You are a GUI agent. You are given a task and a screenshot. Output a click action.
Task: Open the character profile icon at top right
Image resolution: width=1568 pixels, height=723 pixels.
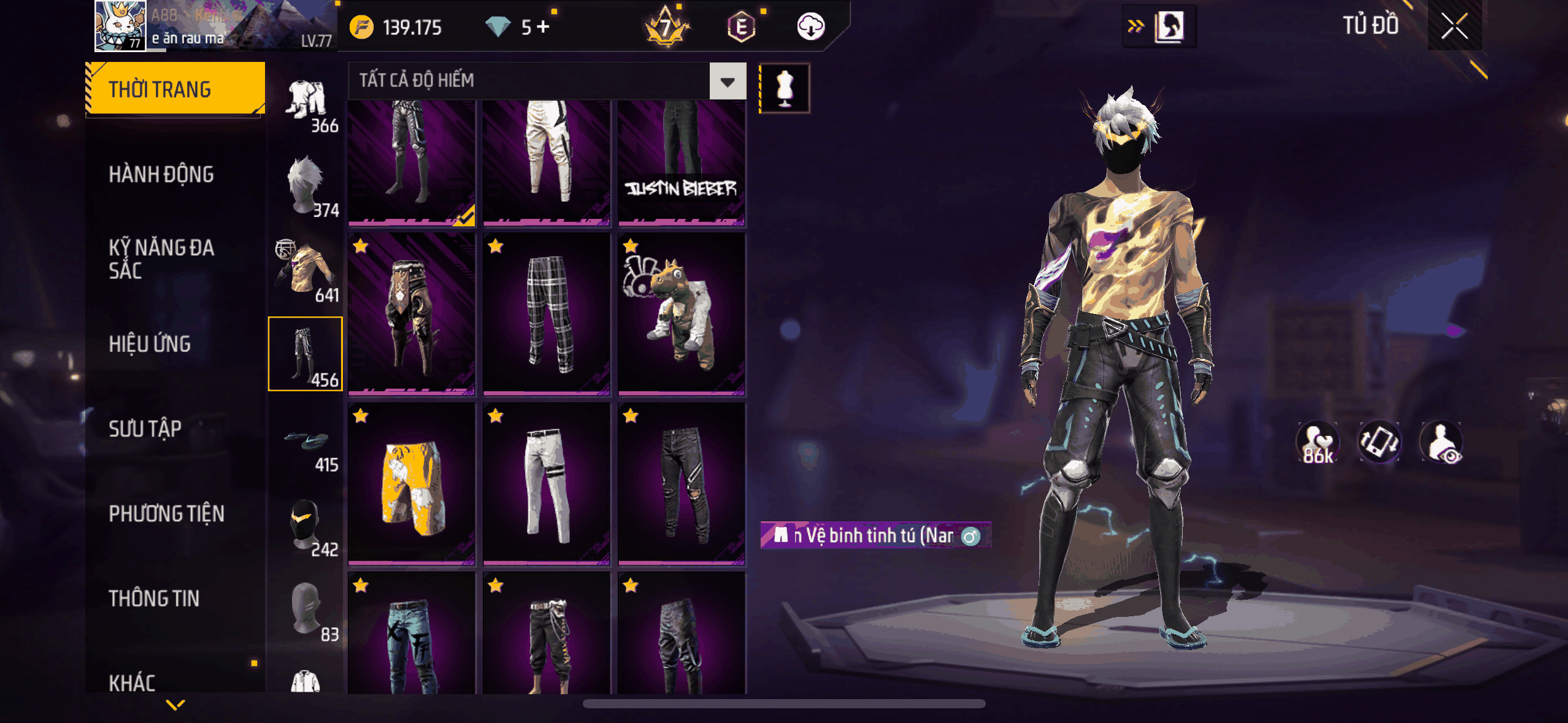click(x=1169, y=26)
